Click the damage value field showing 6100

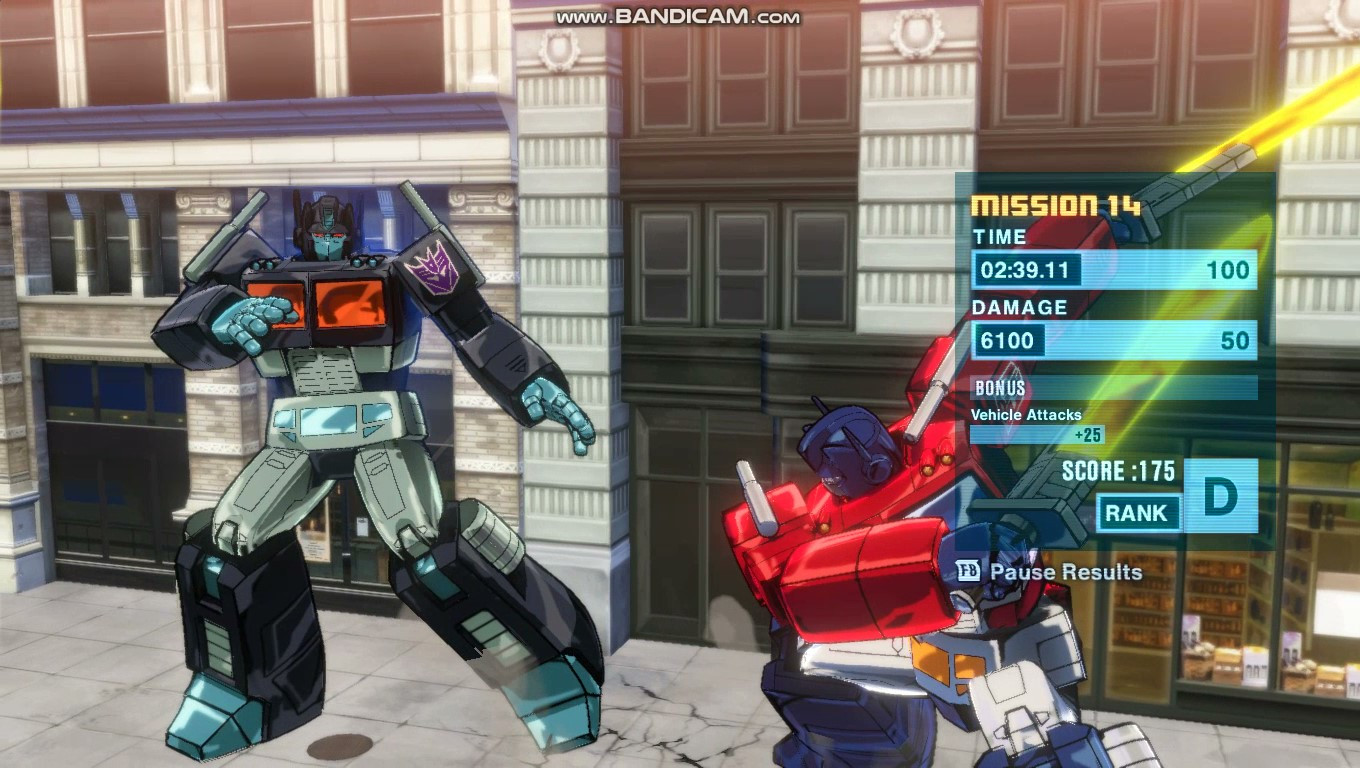1010,340
